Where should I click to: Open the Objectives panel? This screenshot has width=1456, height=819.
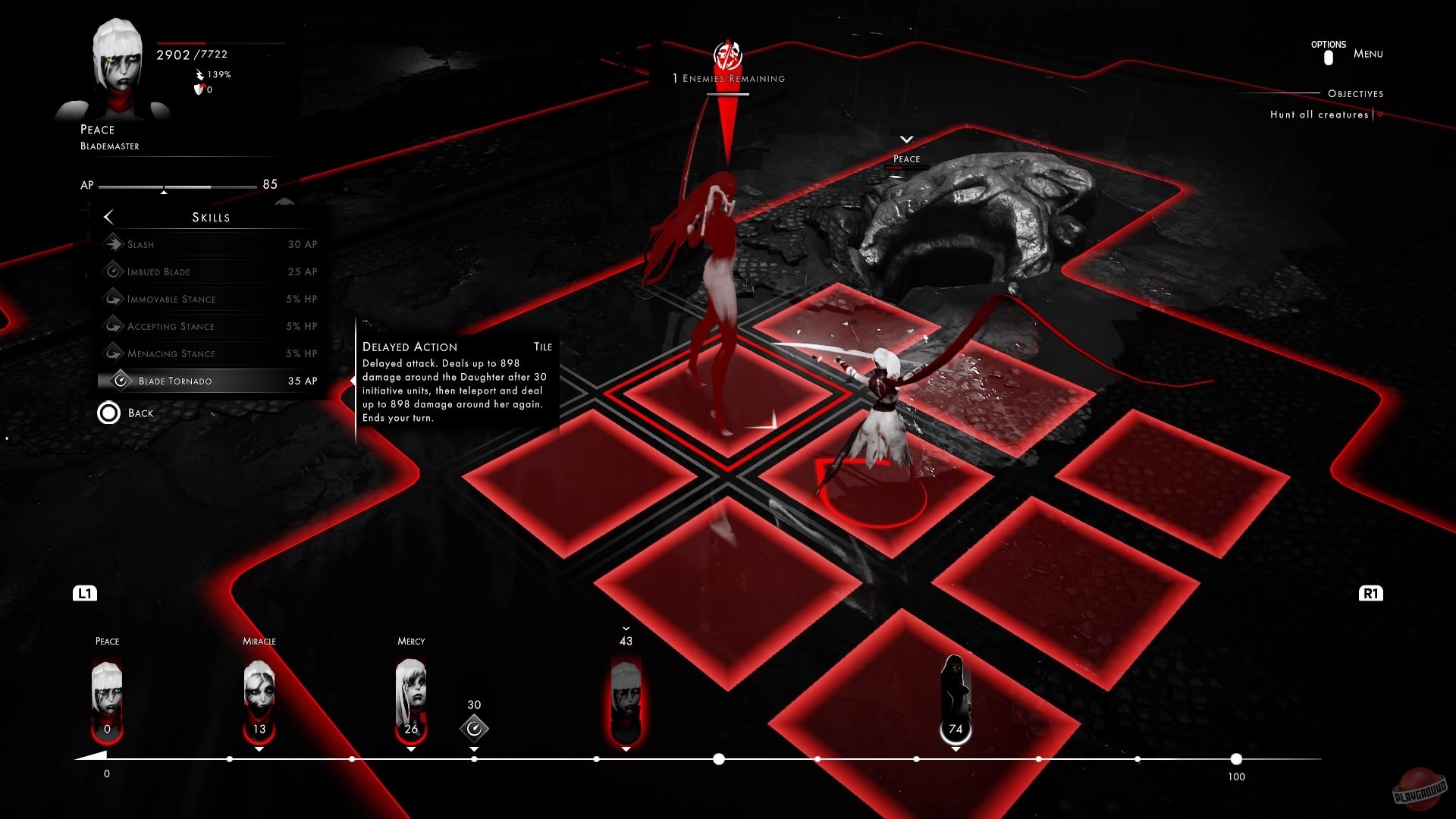click(1355, 94)
